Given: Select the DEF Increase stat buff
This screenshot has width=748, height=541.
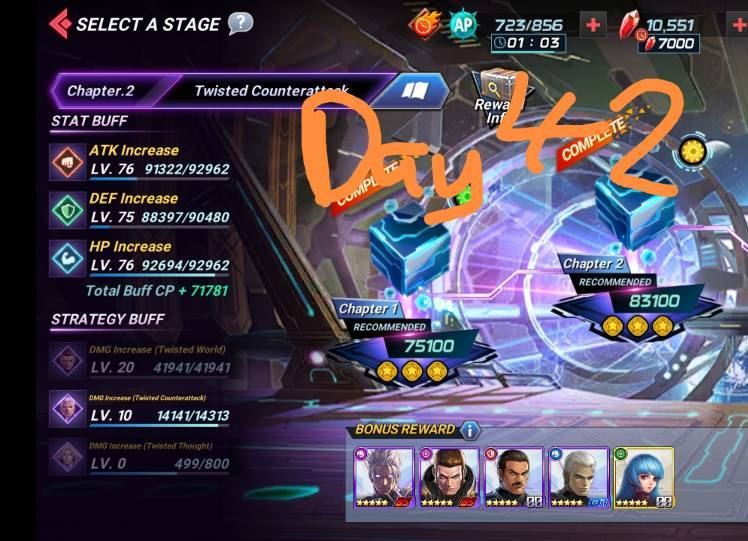Looking at the screenshot, I should click(68, 209).
